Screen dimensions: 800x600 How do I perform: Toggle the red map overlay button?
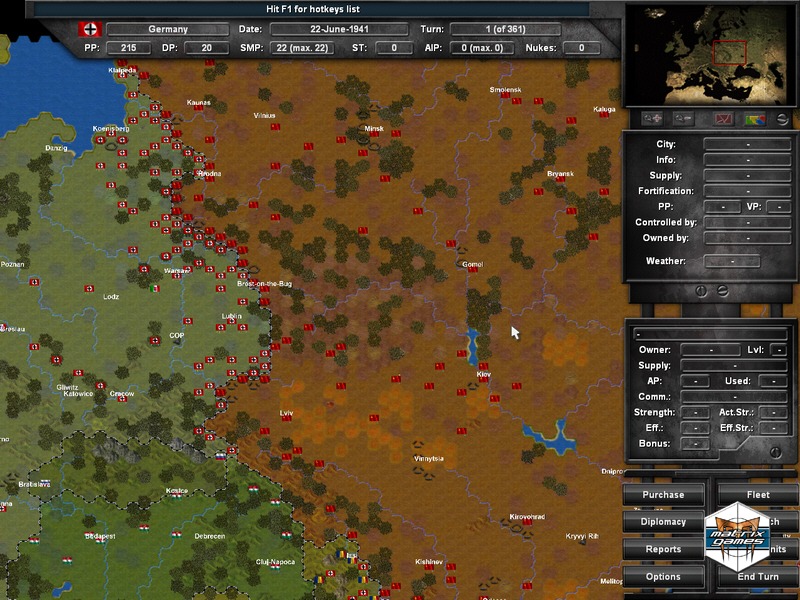click(722, 118)
